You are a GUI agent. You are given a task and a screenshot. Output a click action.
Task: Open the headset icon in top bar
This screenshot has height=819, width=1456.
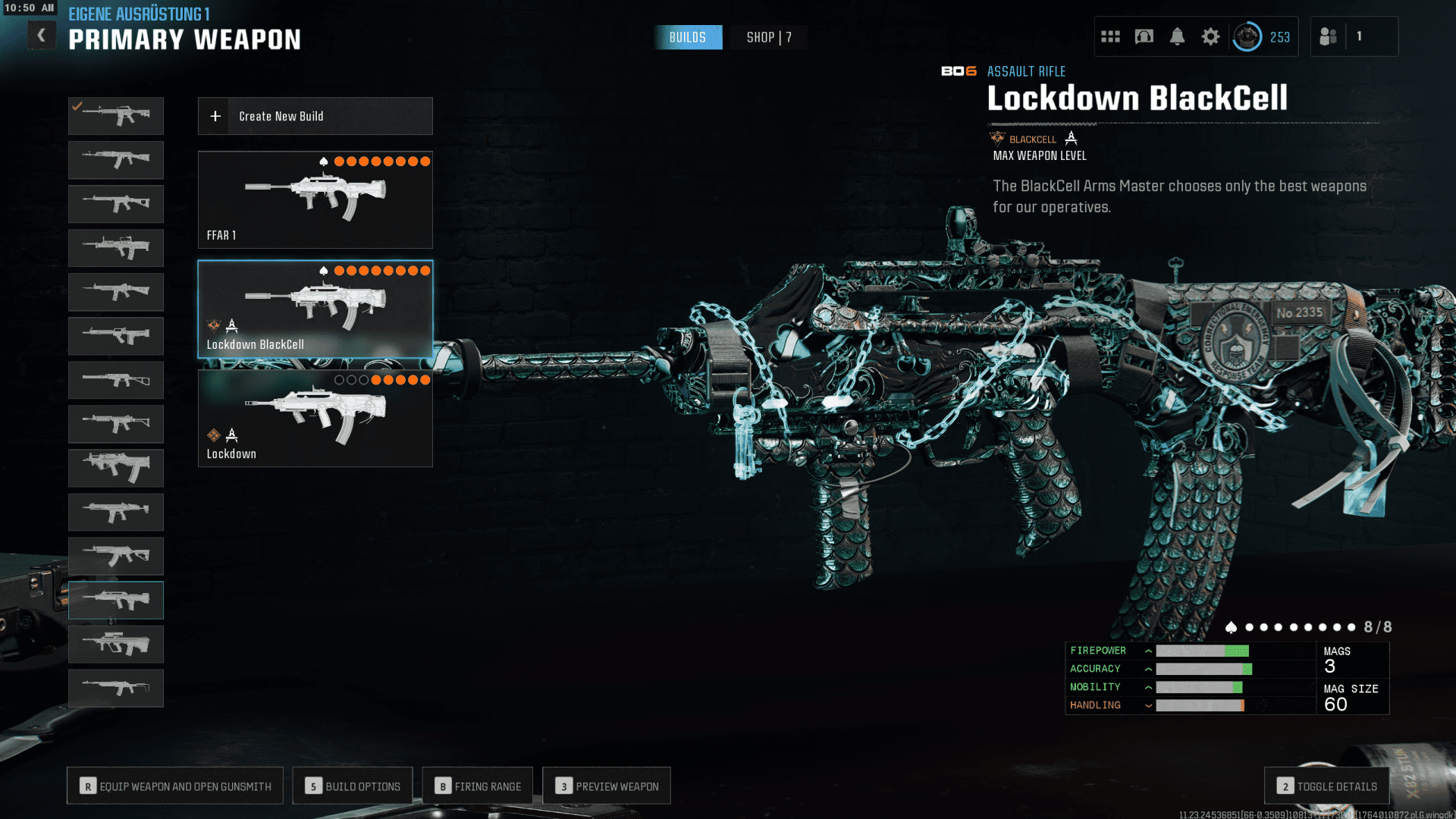(1144, 36)
